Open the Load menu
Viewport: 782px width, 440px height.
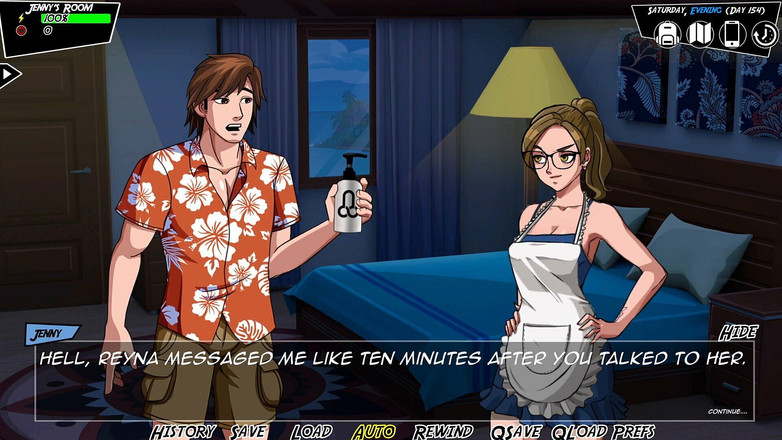tap(311, 431)
